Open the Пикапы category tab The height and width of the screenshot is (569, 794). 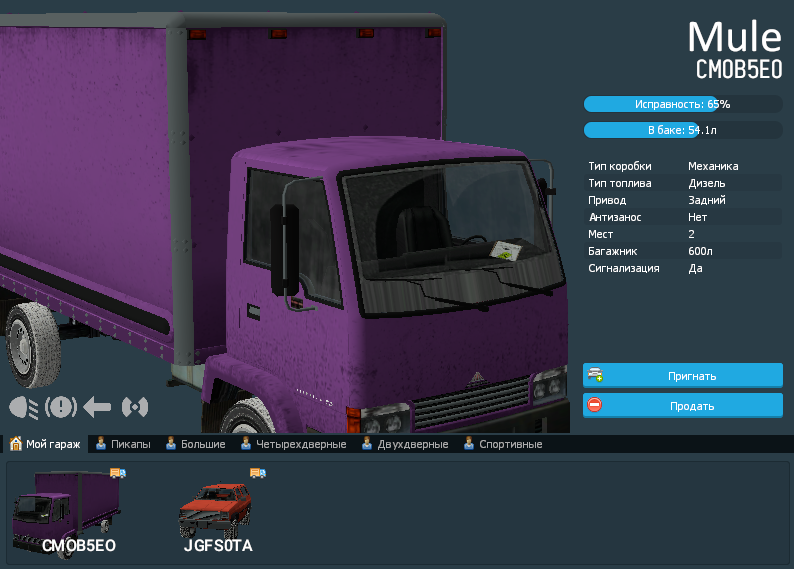[123, 444]
